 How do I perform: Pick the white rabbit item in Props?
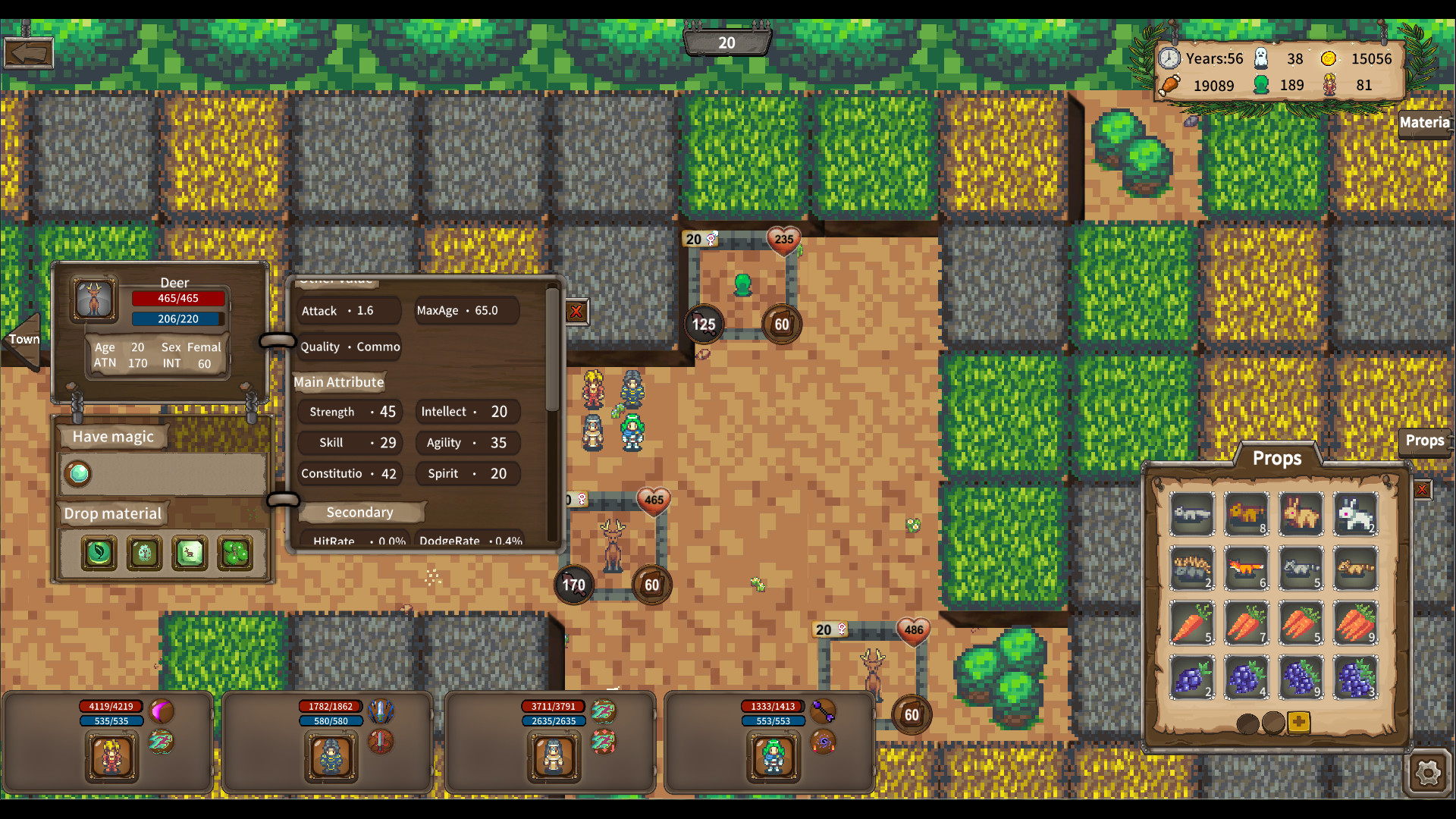click(1357, 514)
